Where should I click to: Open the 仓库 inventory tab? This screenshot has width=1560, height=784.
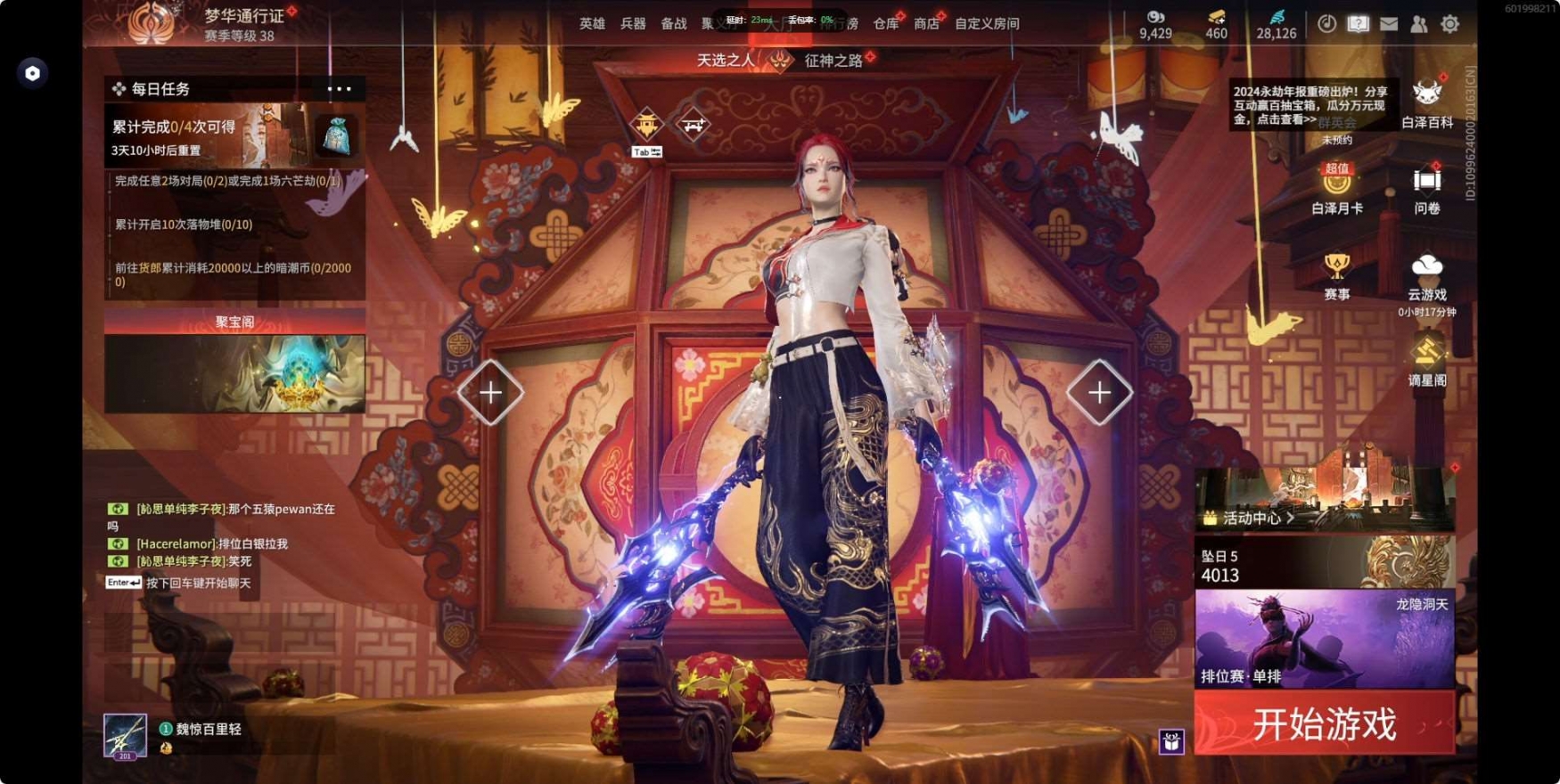(x=885, y=24)
